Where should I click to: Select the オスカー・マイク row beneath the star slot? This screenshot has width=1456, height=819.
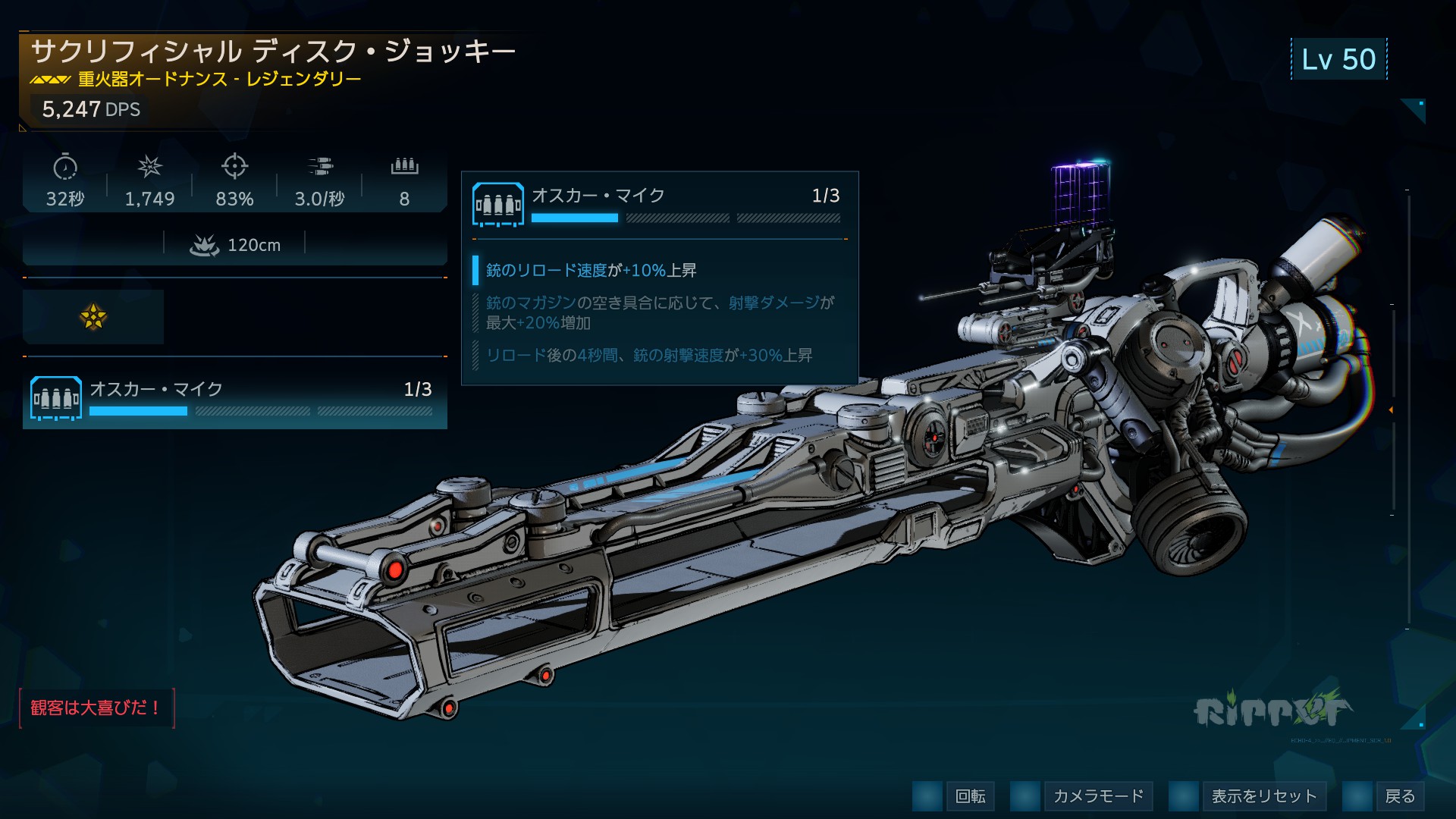pos(234,399)
